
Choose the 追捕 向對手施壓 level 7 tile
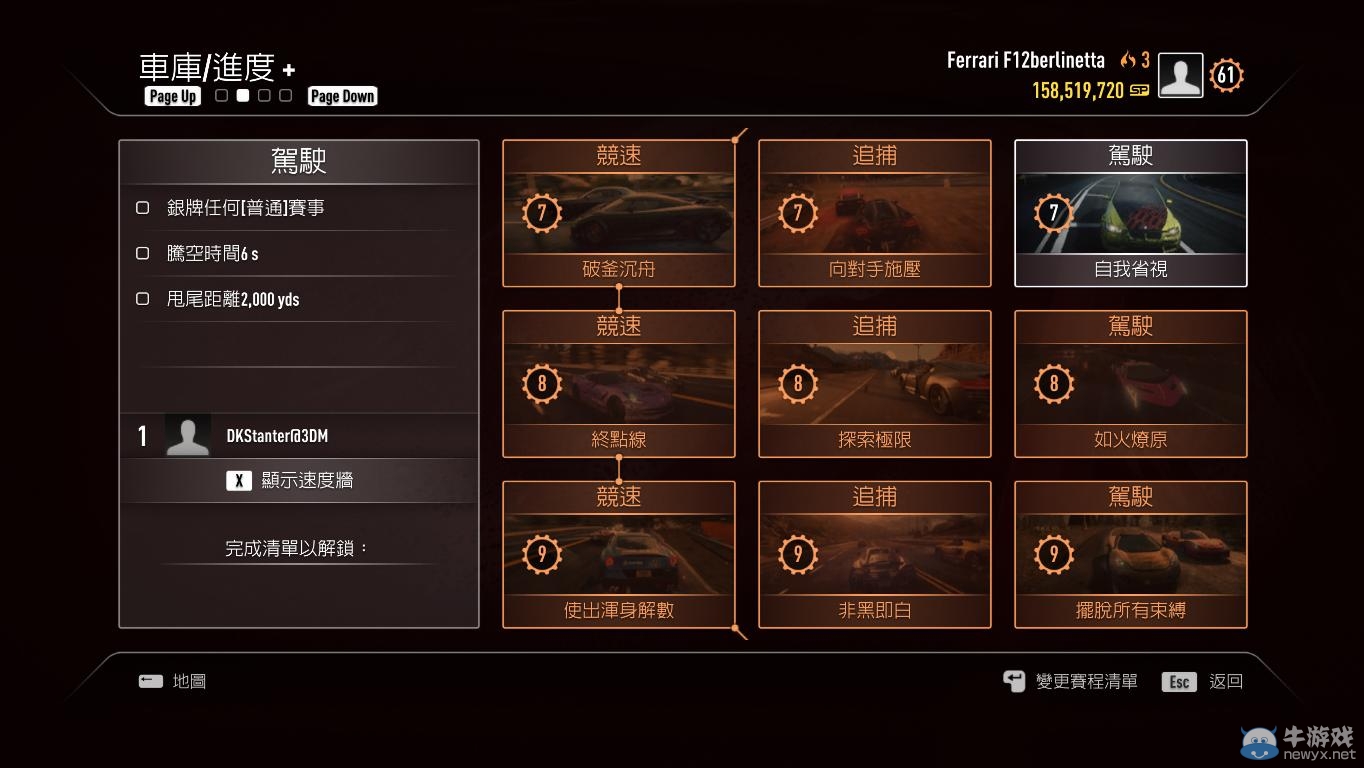click(874, 213)
